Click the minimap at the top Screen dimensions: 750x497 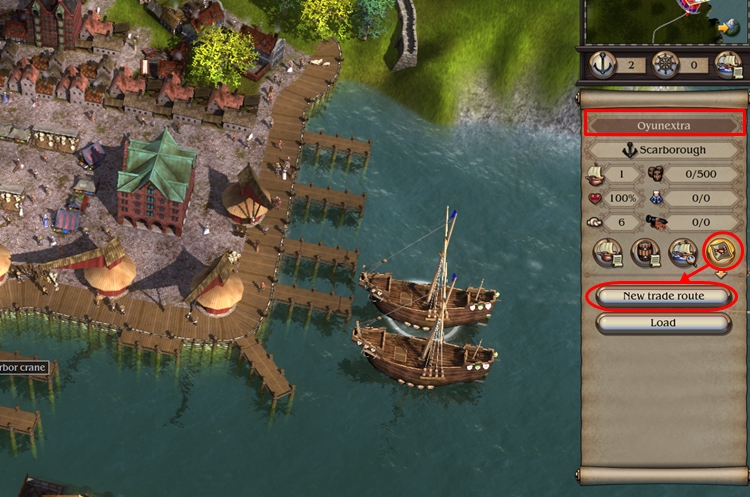click(x=664, y=22)
